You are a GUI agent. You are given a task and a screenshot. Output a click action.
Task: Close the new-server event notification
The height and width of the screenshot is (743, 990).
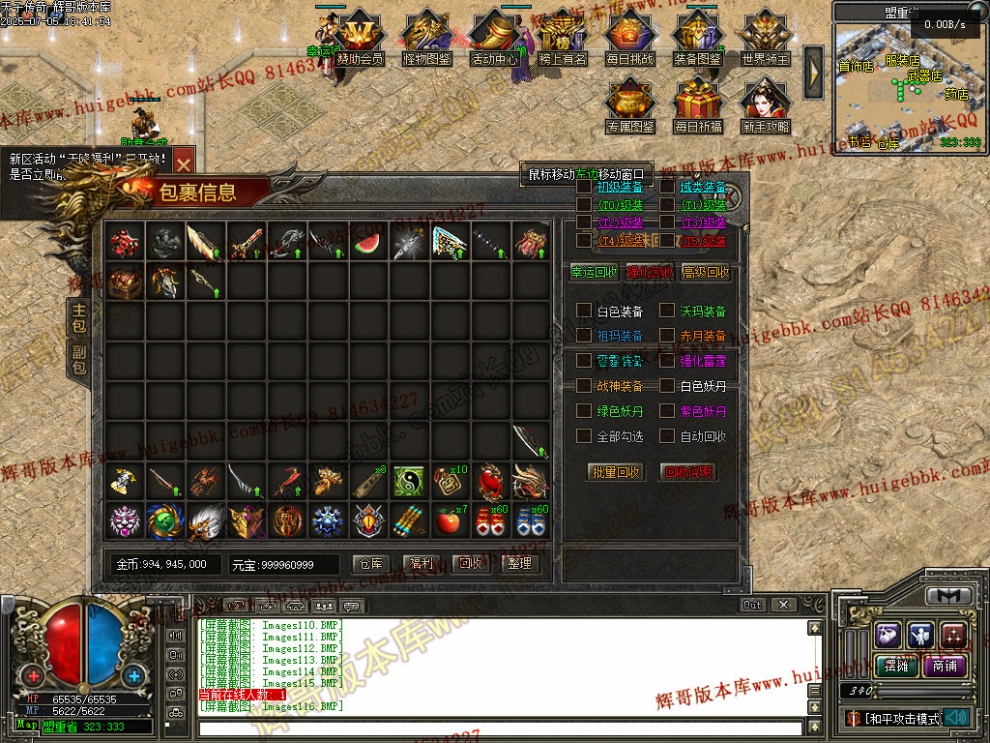[183, 163]
